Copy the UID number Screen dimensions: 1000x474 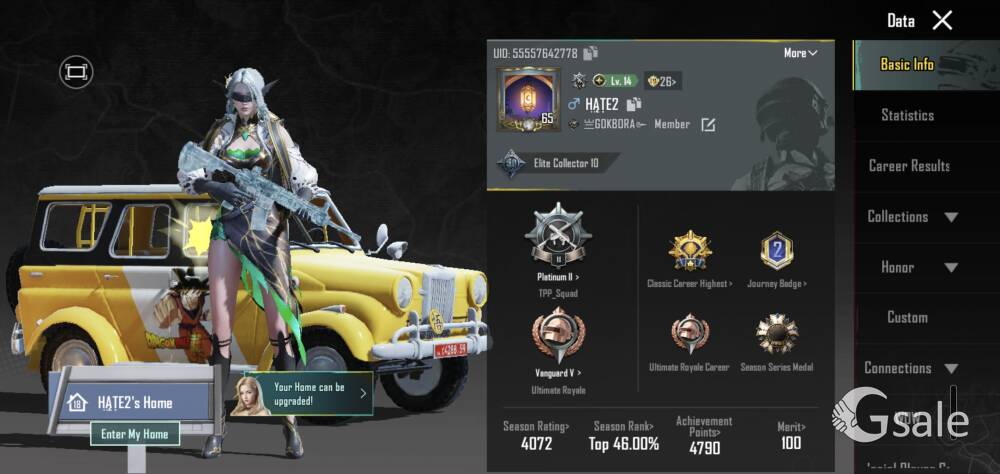coord(591,53)
